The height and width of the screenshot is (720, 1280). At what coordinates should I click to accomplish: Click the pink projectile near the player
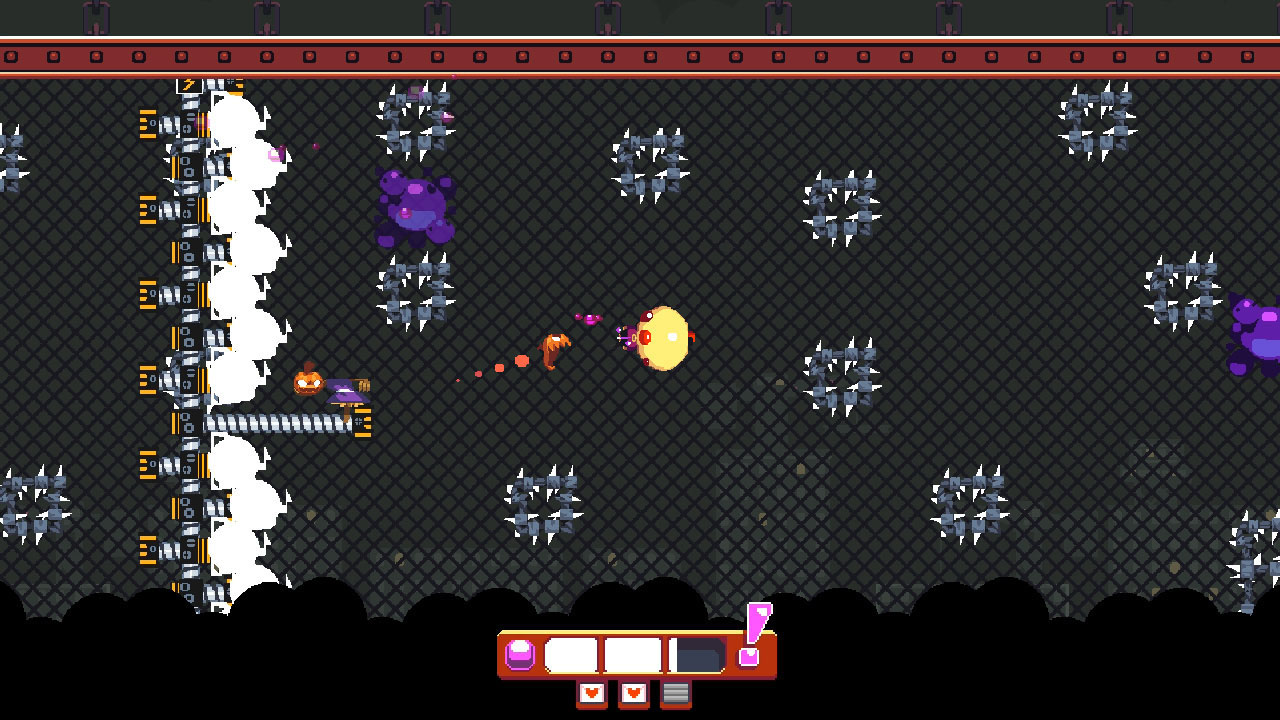pos(590,320)
